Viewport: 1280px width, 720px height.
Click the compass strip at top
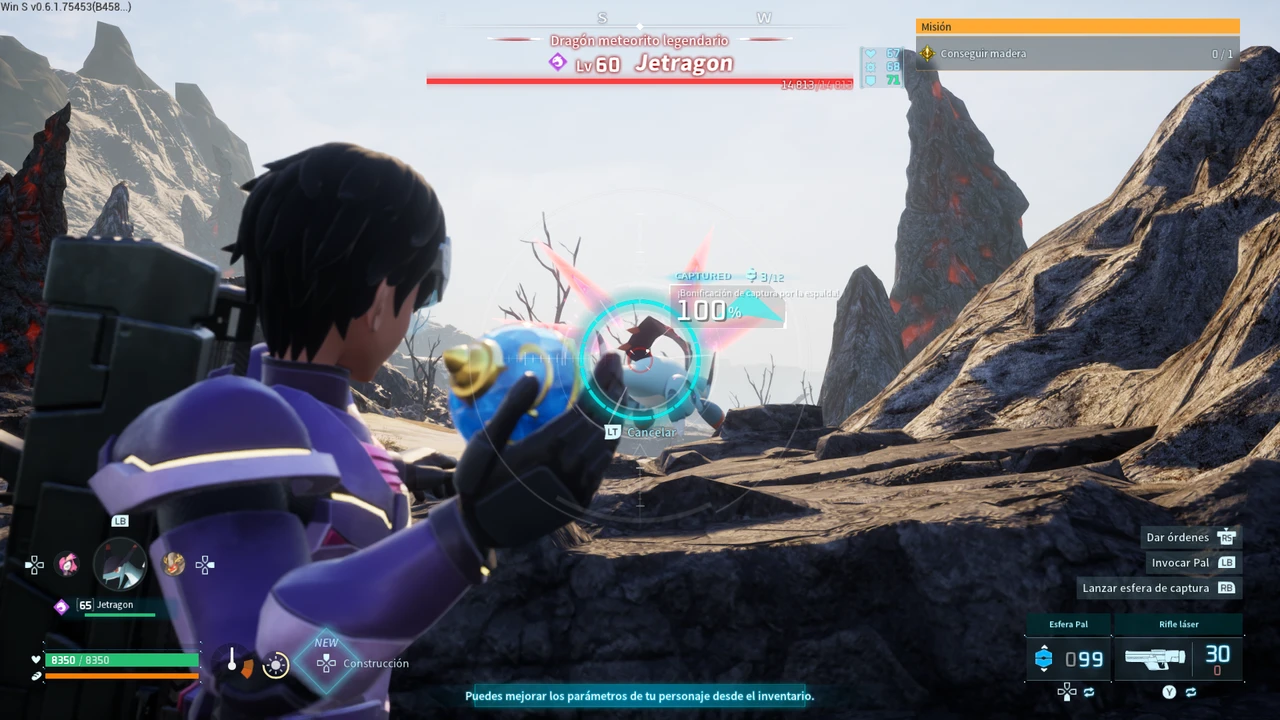640,20
